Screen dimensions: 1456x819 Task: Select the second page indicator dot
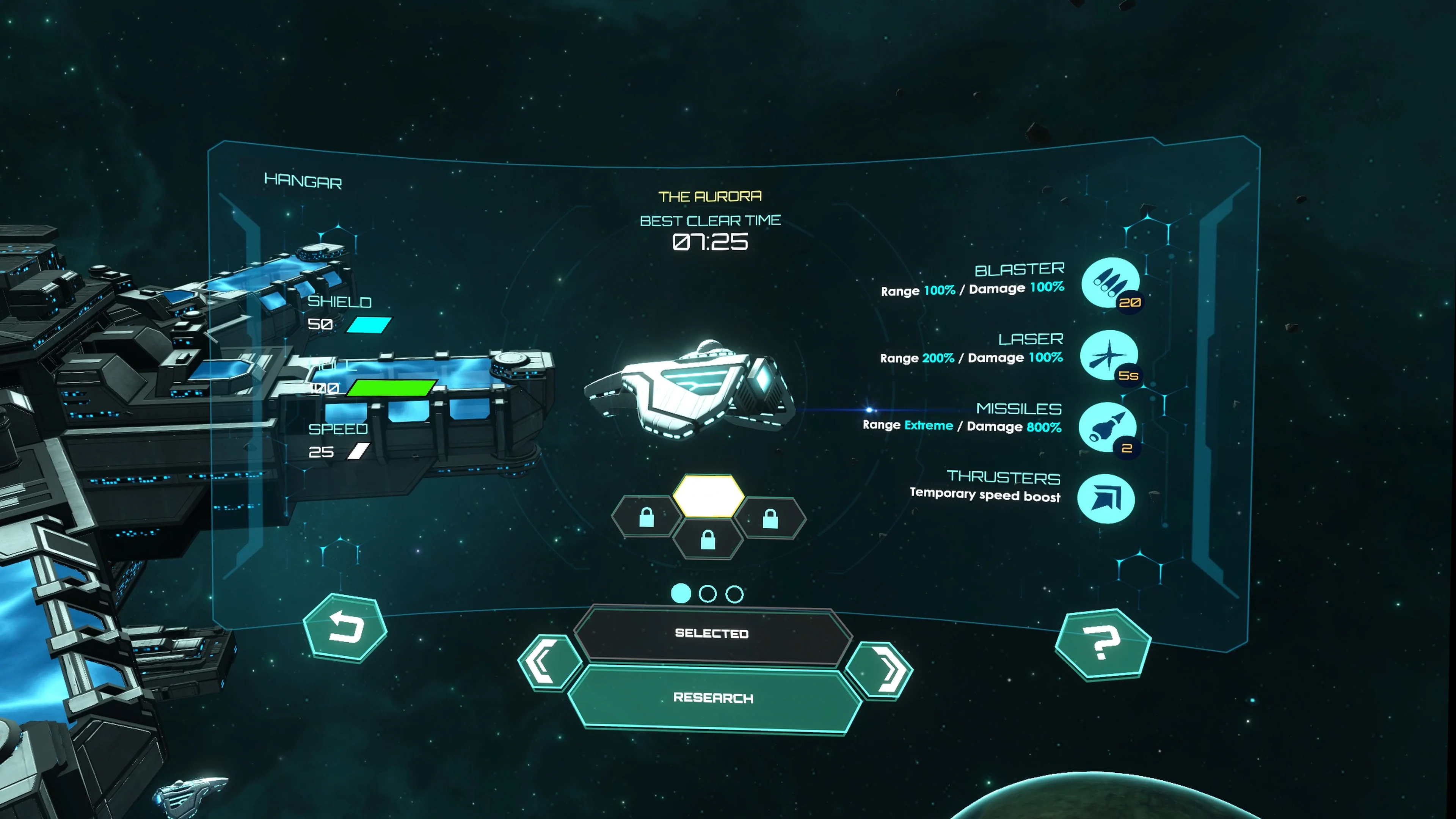708,594
